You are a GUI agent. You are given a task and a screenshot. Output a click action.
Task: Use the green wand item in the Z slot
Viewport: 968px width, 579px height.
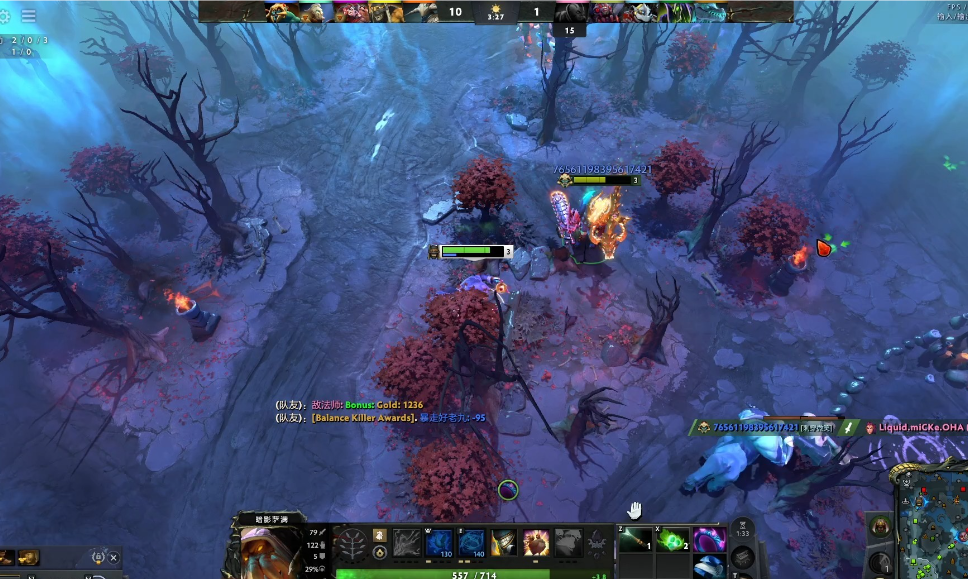pyautogui.click(x=635, y=540)
